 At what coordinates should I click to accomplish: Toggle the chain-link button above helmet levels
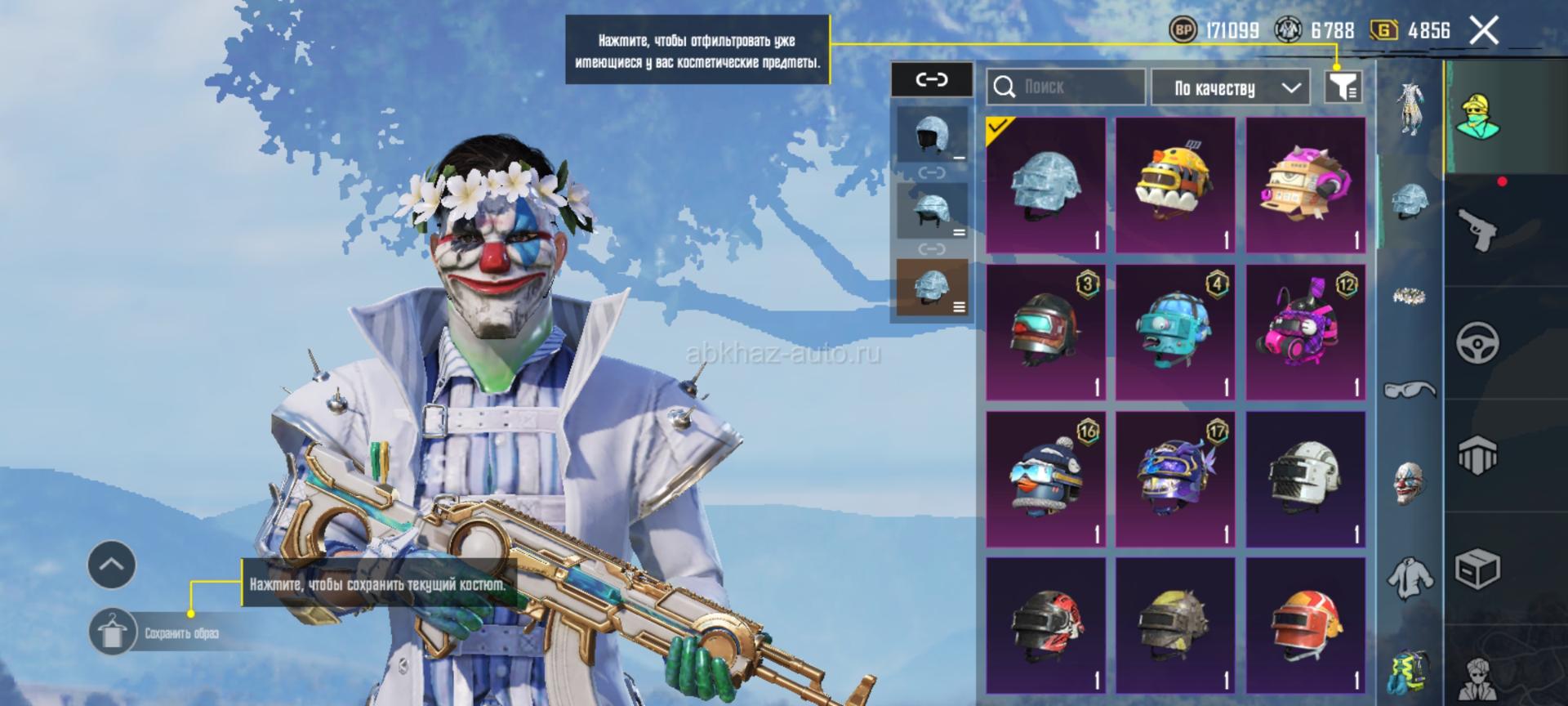[x=932, y=79]
